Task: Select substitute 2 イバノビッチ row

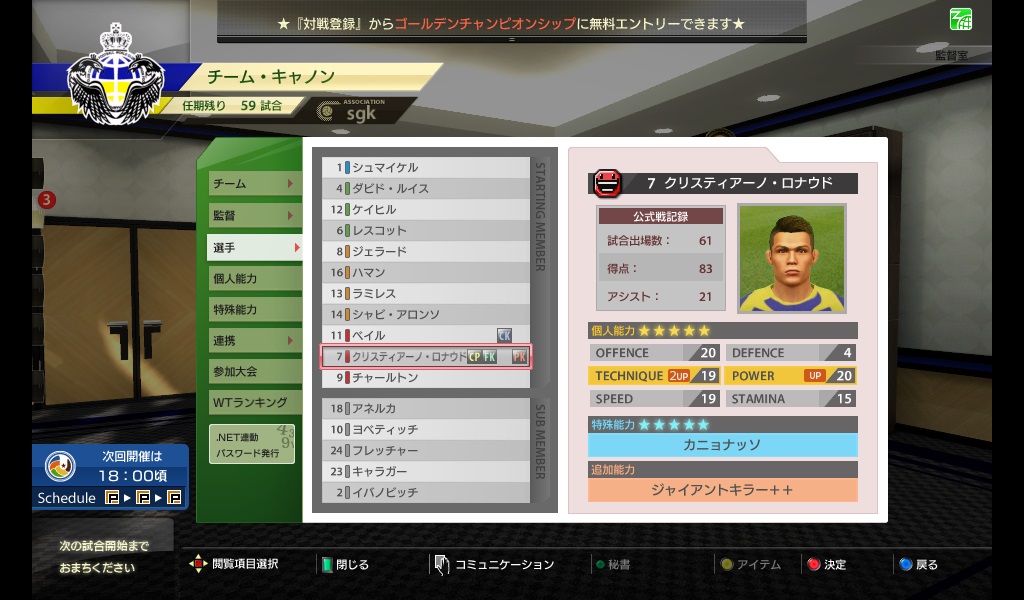Action: pyautogui.click(x=426, y=492)
